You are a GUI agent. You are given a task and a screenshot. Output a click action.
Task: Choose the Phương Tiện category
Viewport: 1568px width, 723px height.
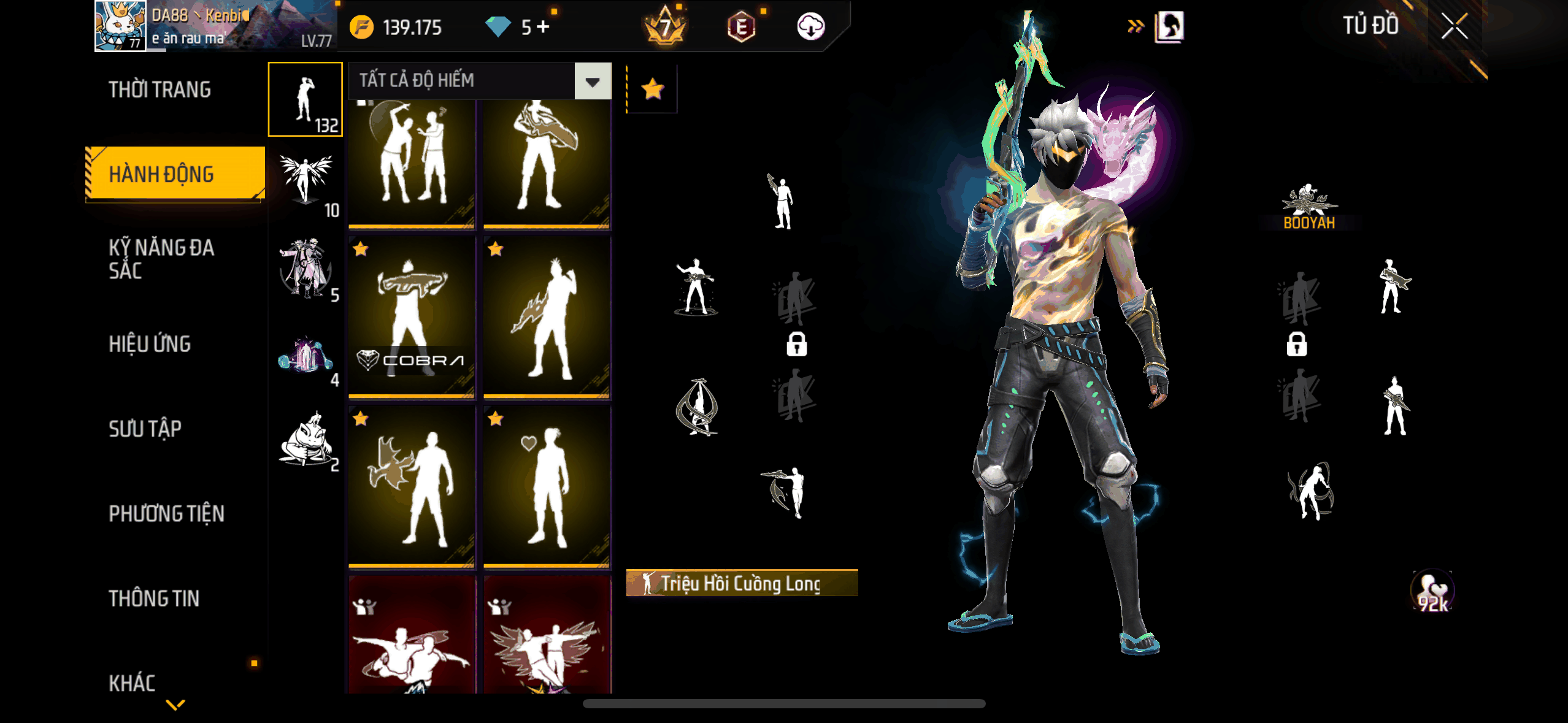[x=166, y=513]
